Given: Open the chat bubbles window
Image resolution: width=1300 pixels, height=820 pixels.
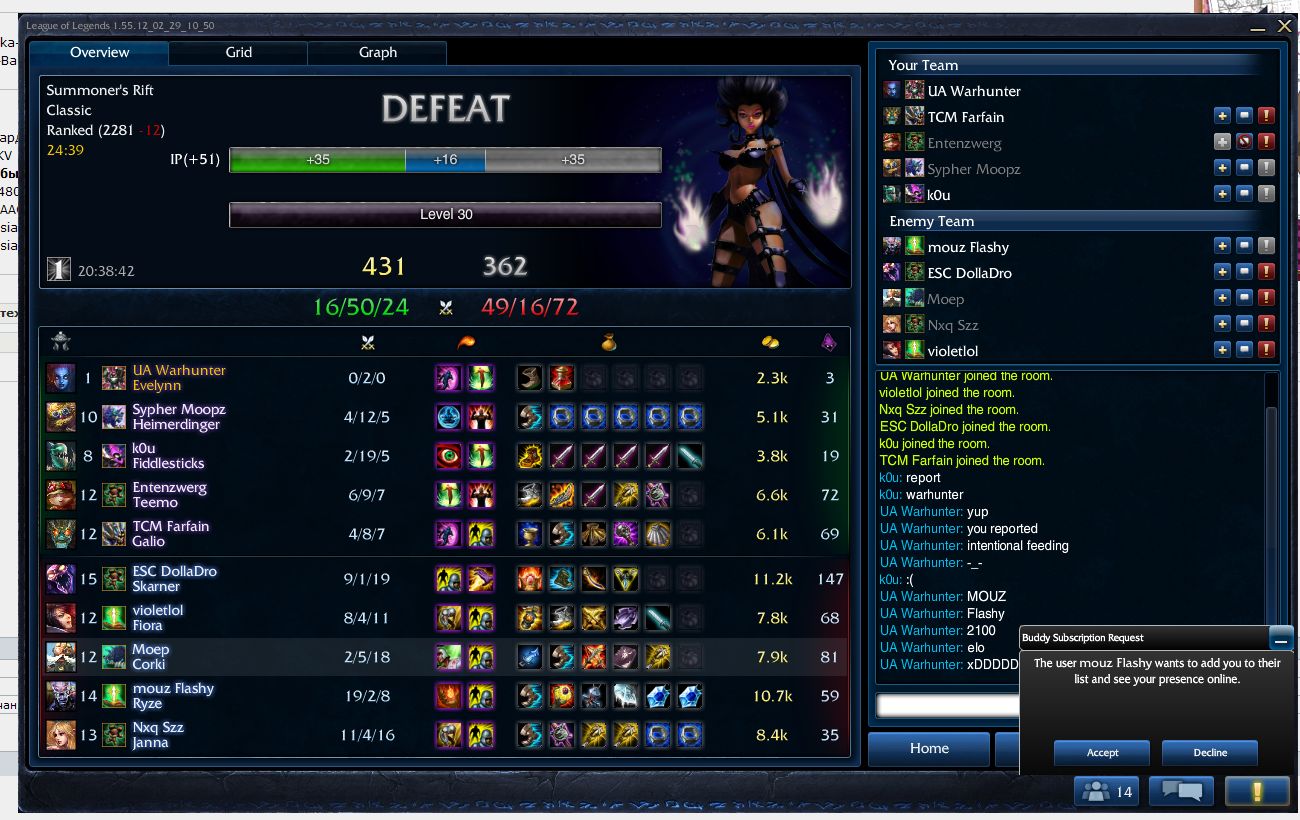Looking at the screenshot, I should pos(1181,792).
